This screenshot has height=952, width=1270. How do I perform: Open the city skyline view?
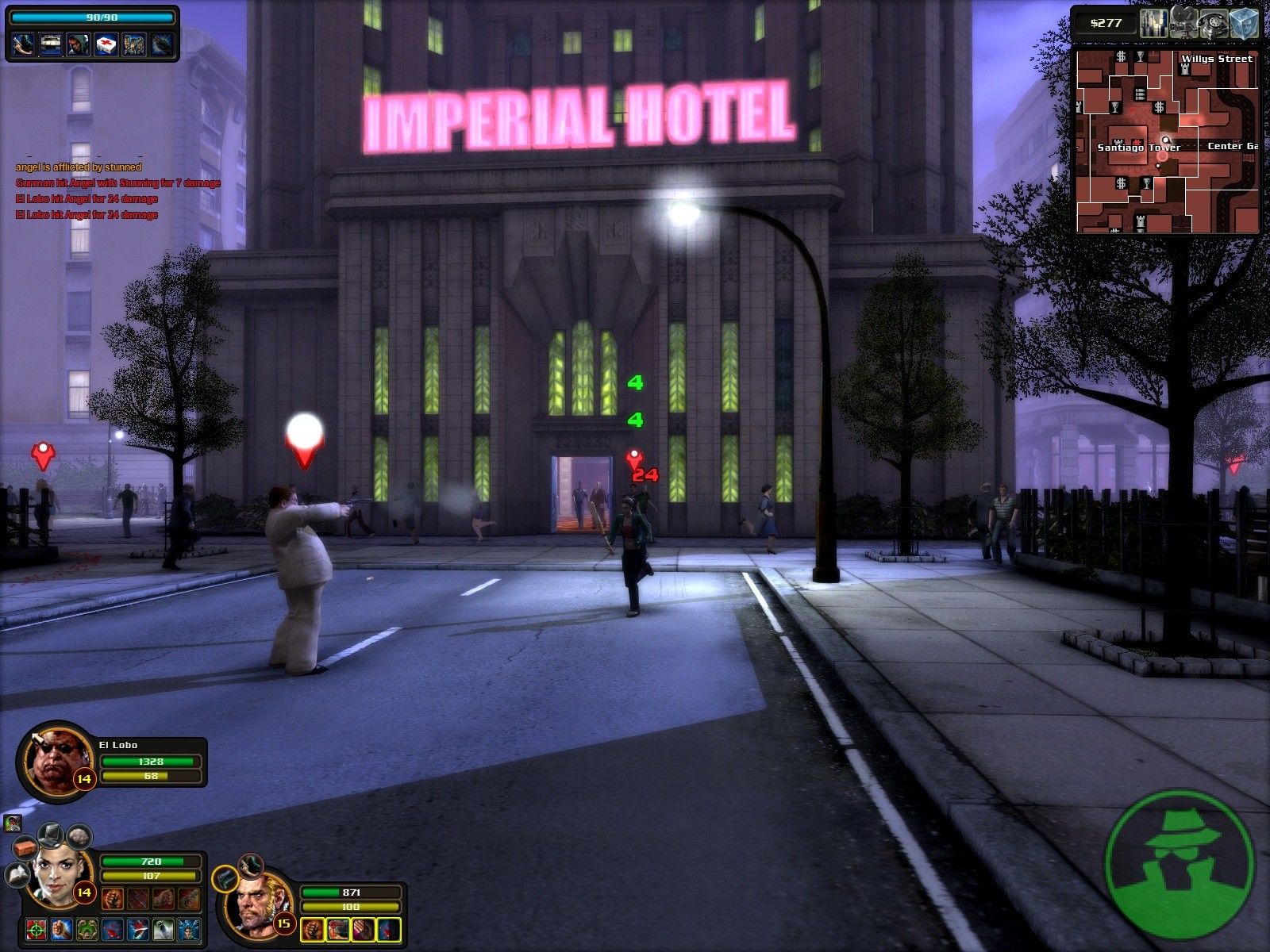tap(1155, 22)
